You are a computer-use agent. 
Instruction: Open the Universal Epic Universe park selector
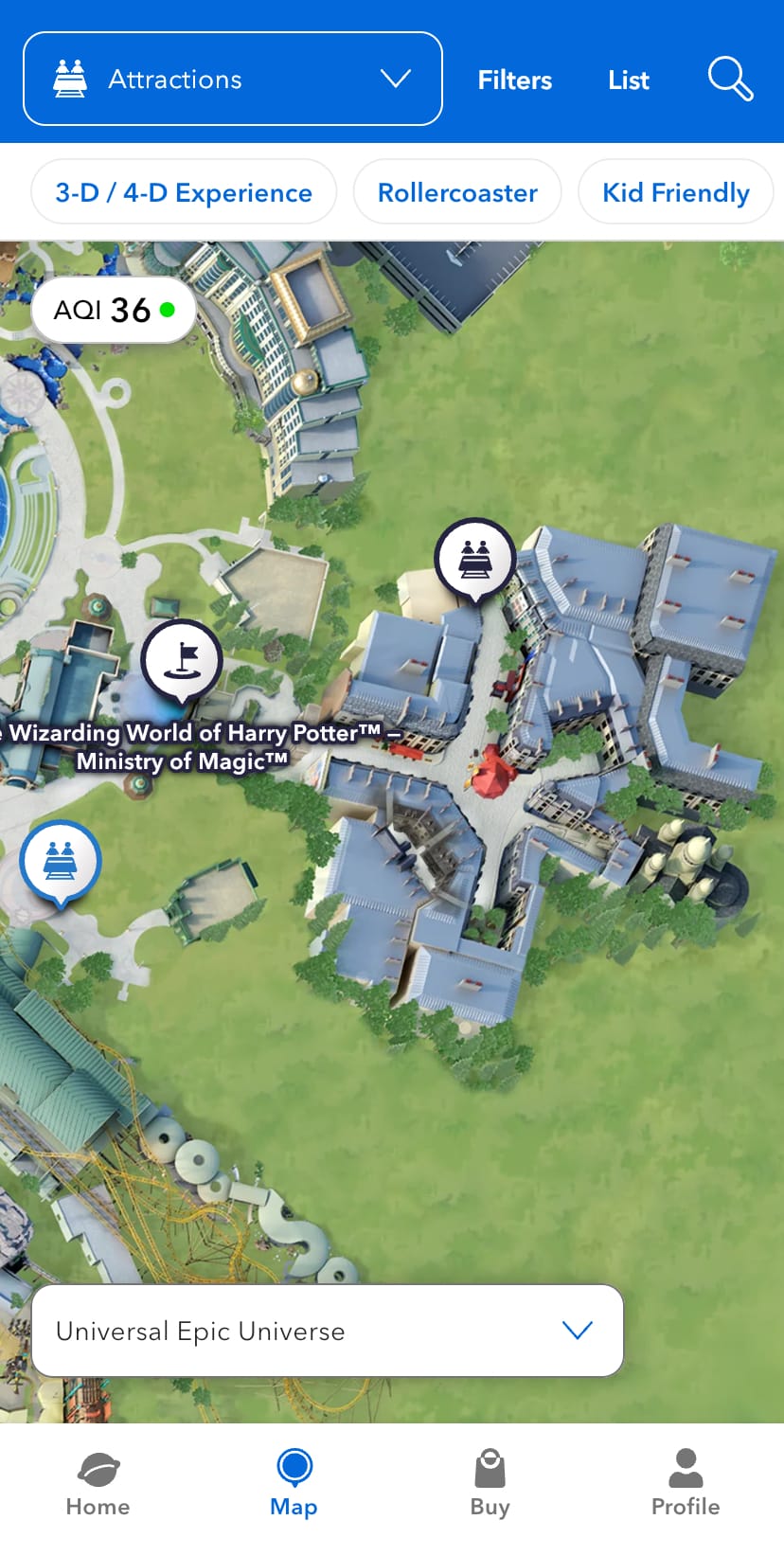tap(328, 1331)
